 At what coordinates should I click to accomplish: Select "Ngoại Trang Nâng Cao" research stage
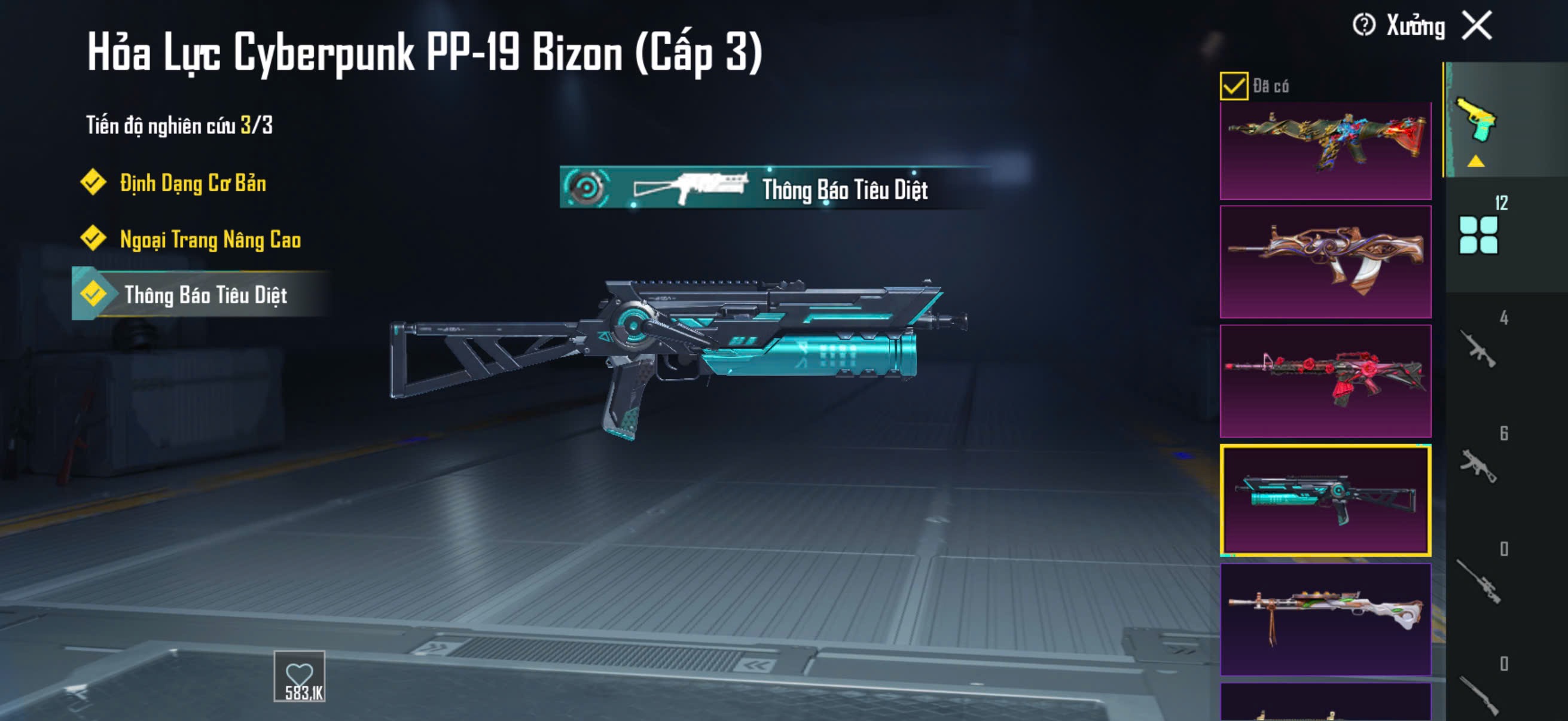click(209, 239)
